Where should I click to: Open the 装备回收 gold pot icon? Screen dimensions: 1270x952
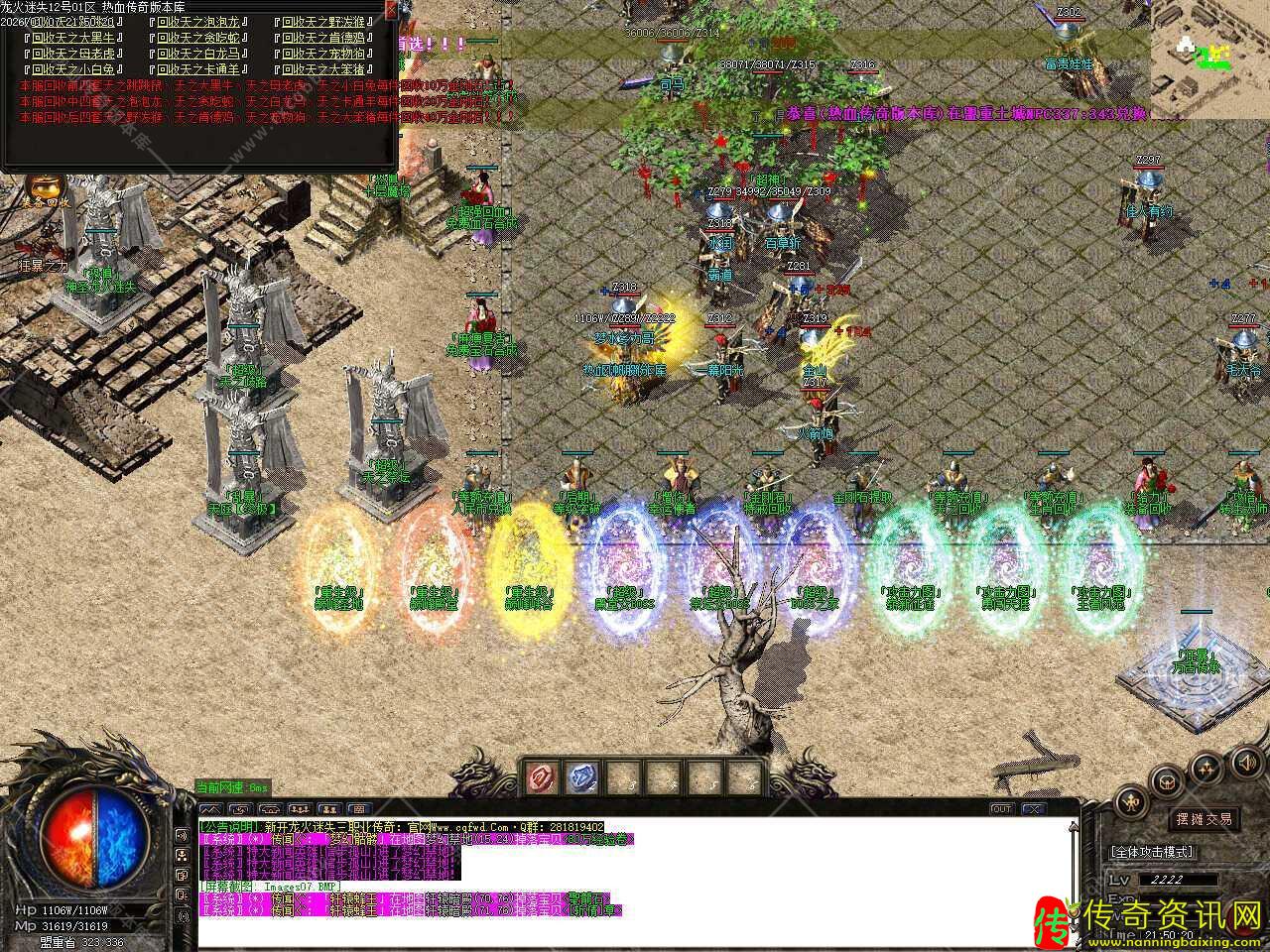click(x=44, y=186)
